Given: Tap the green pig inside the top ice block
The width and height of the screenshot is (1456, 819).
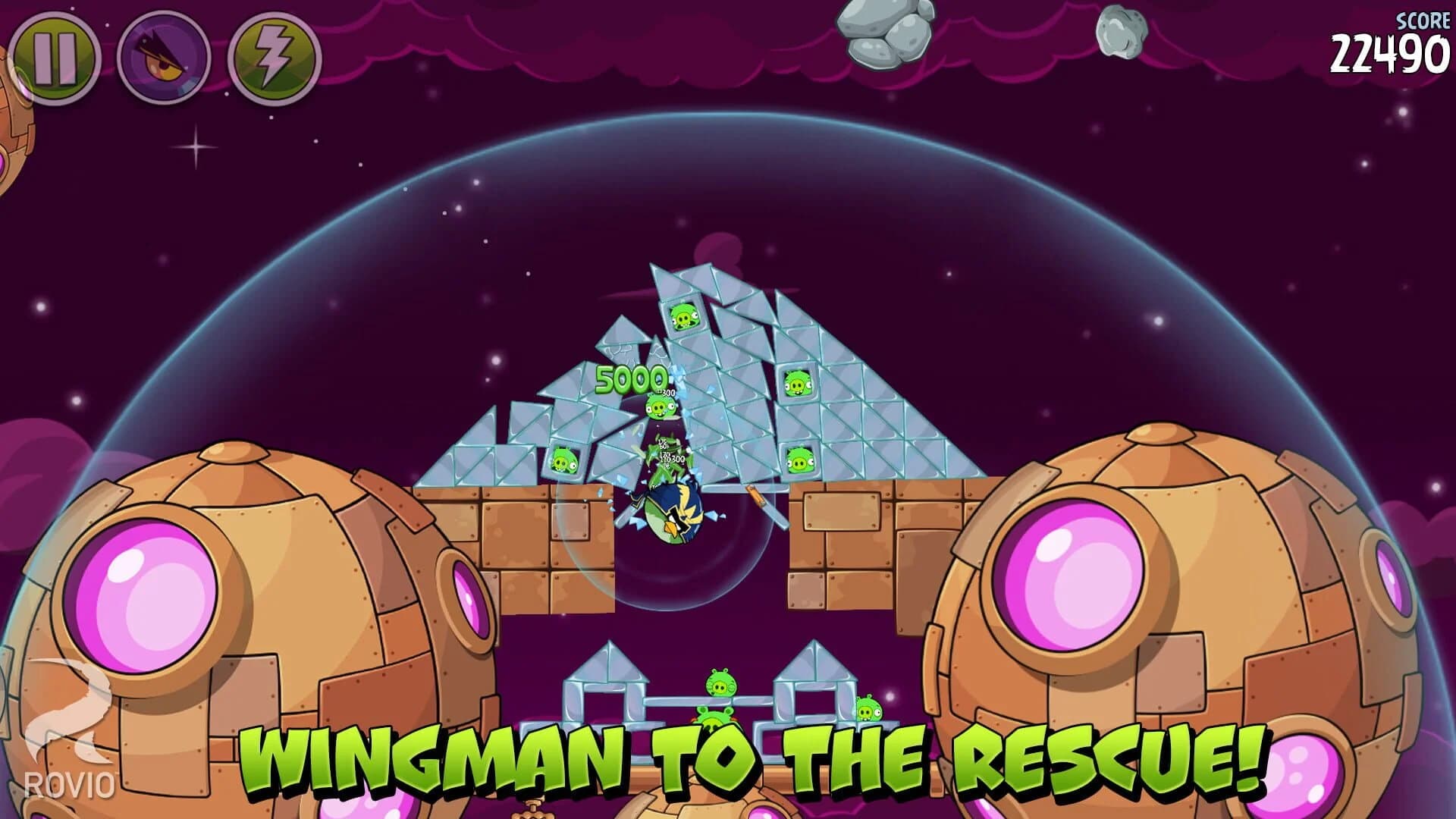Looking at the screenshot, I should click(684, 315).
